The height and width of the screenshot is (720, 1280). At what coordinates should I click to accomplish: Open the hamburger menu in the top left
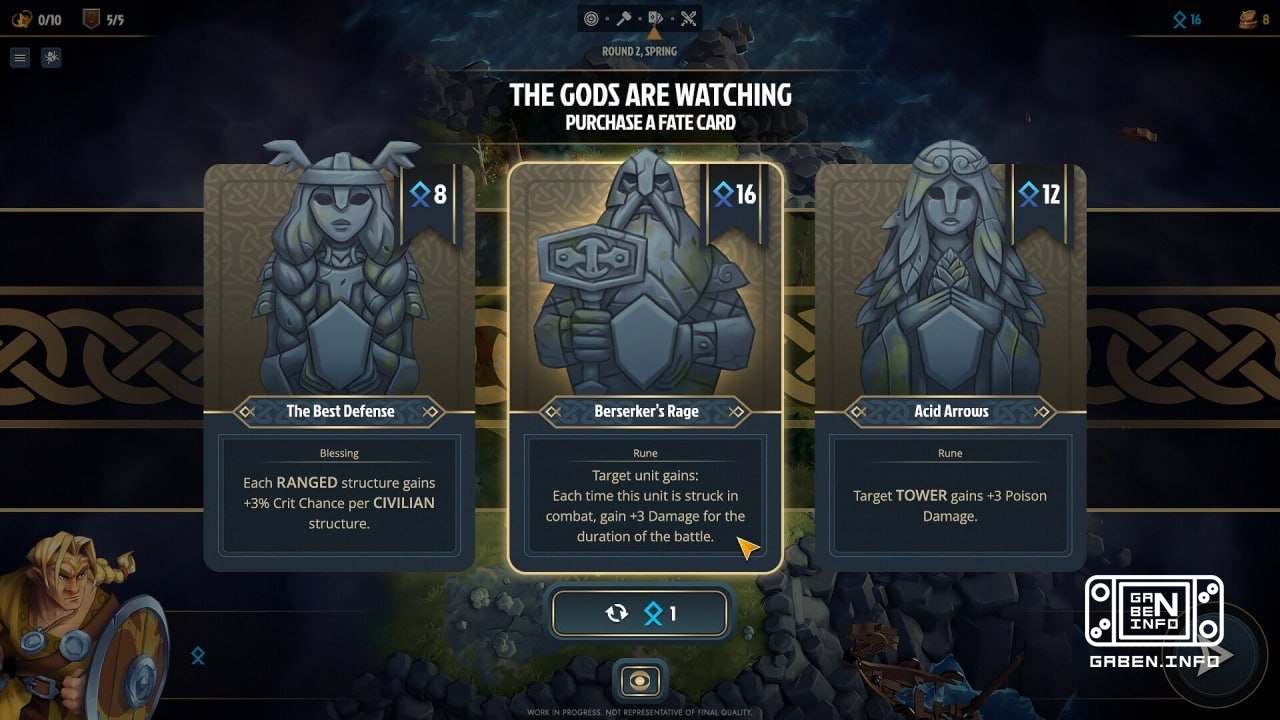click(19, 57)
